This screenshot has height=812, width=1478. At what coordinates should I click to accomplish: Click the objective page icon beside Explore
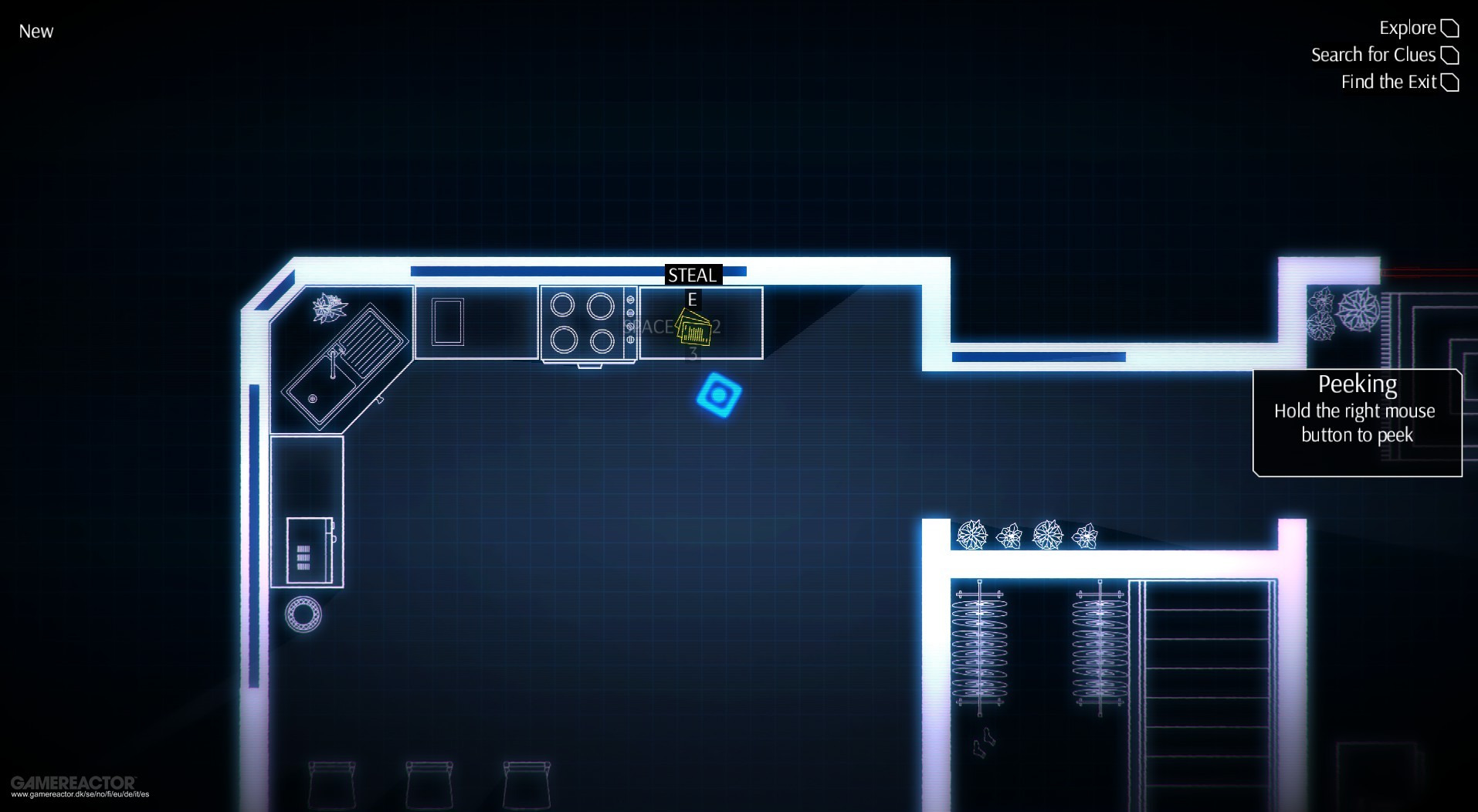tap(1451, 27)
